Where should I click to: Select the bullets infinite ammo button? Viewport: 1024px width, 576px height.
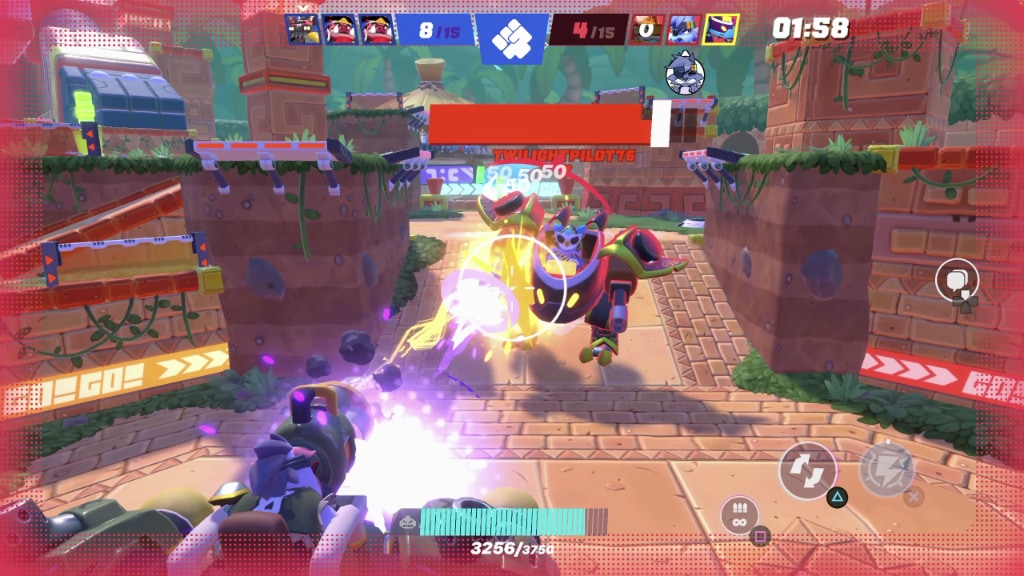click(738, 514)
